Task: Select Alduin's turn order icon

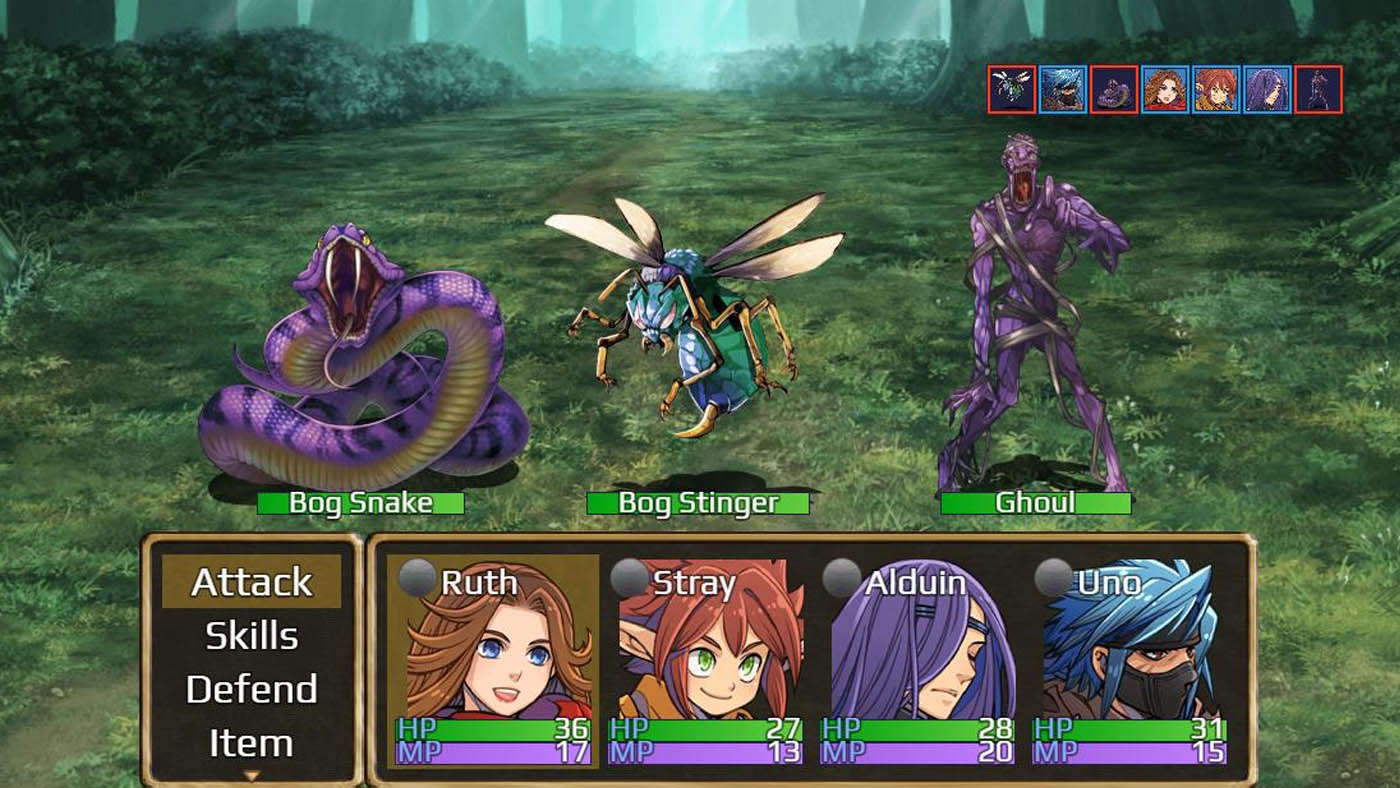Action: (x=1266, y=90)
